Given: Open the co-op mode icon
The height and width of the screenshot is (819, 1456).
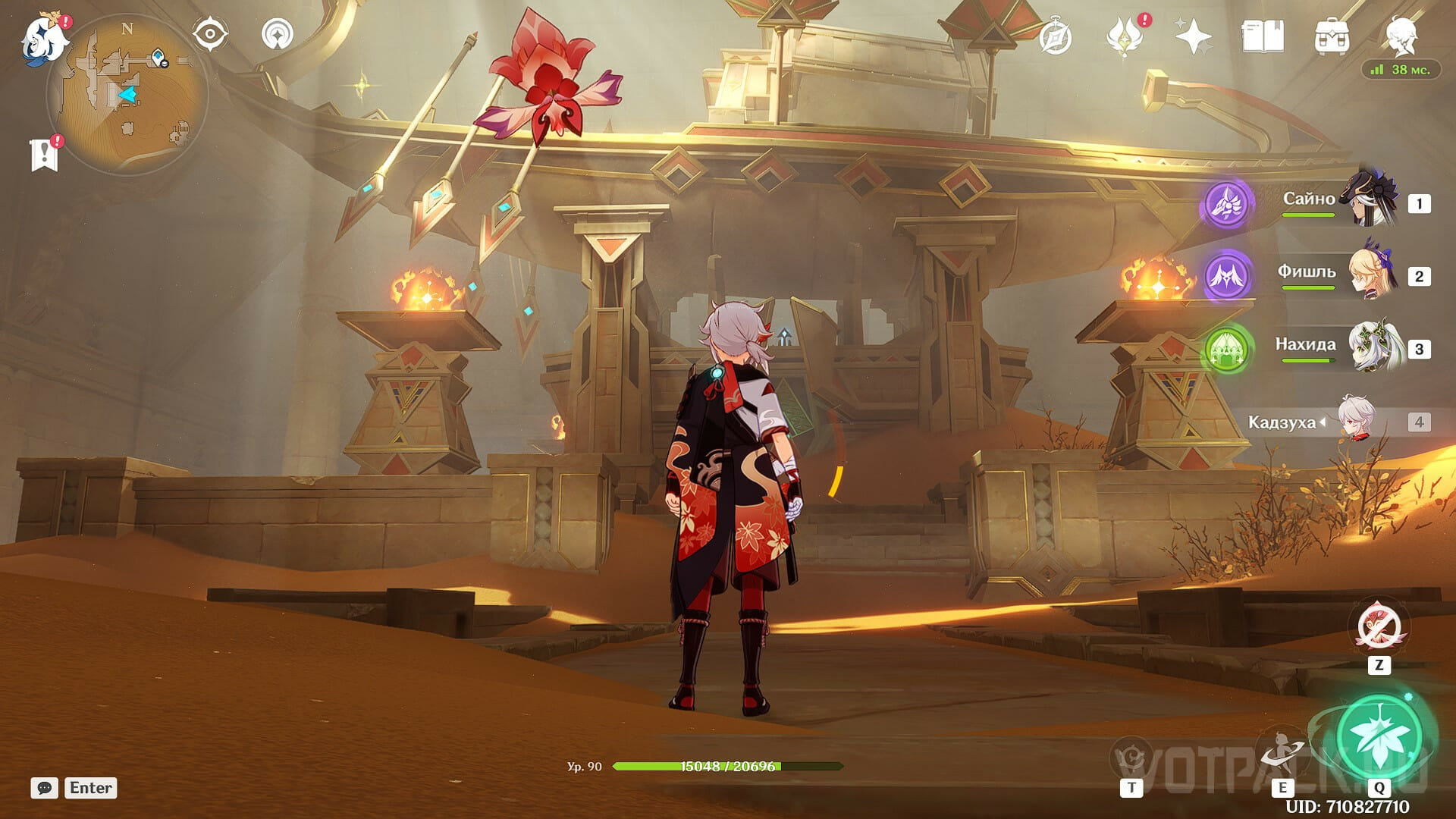Looking at the screenshot, I should click(278, 35).
